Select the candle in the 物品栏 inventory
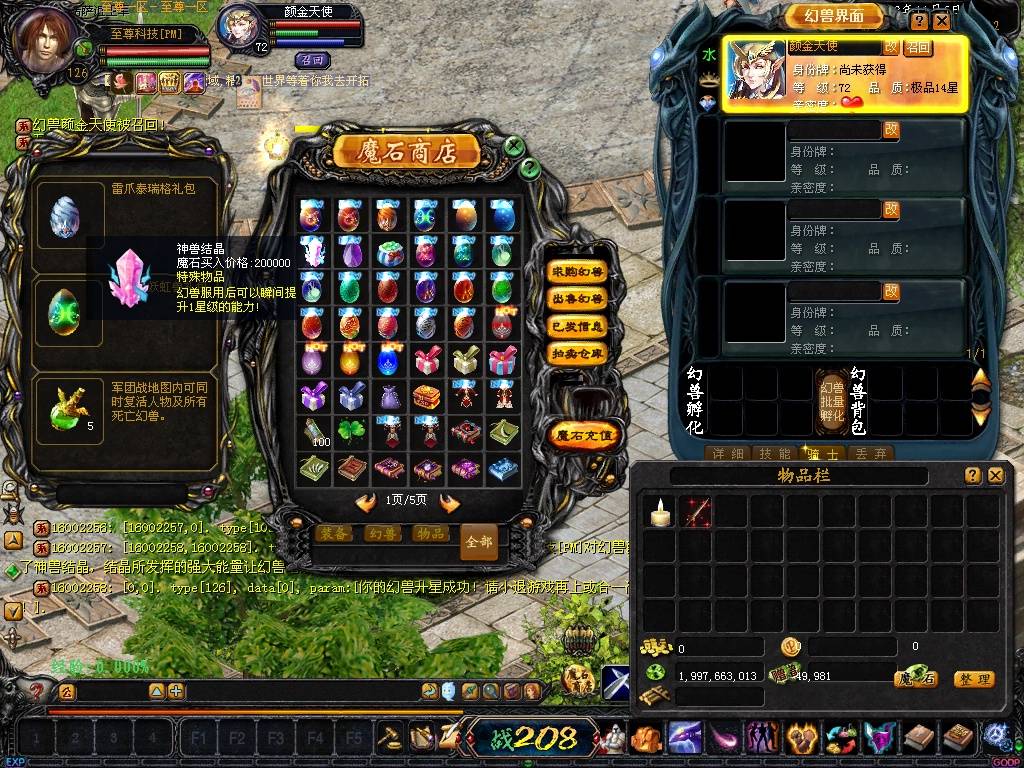 point(658,512)
